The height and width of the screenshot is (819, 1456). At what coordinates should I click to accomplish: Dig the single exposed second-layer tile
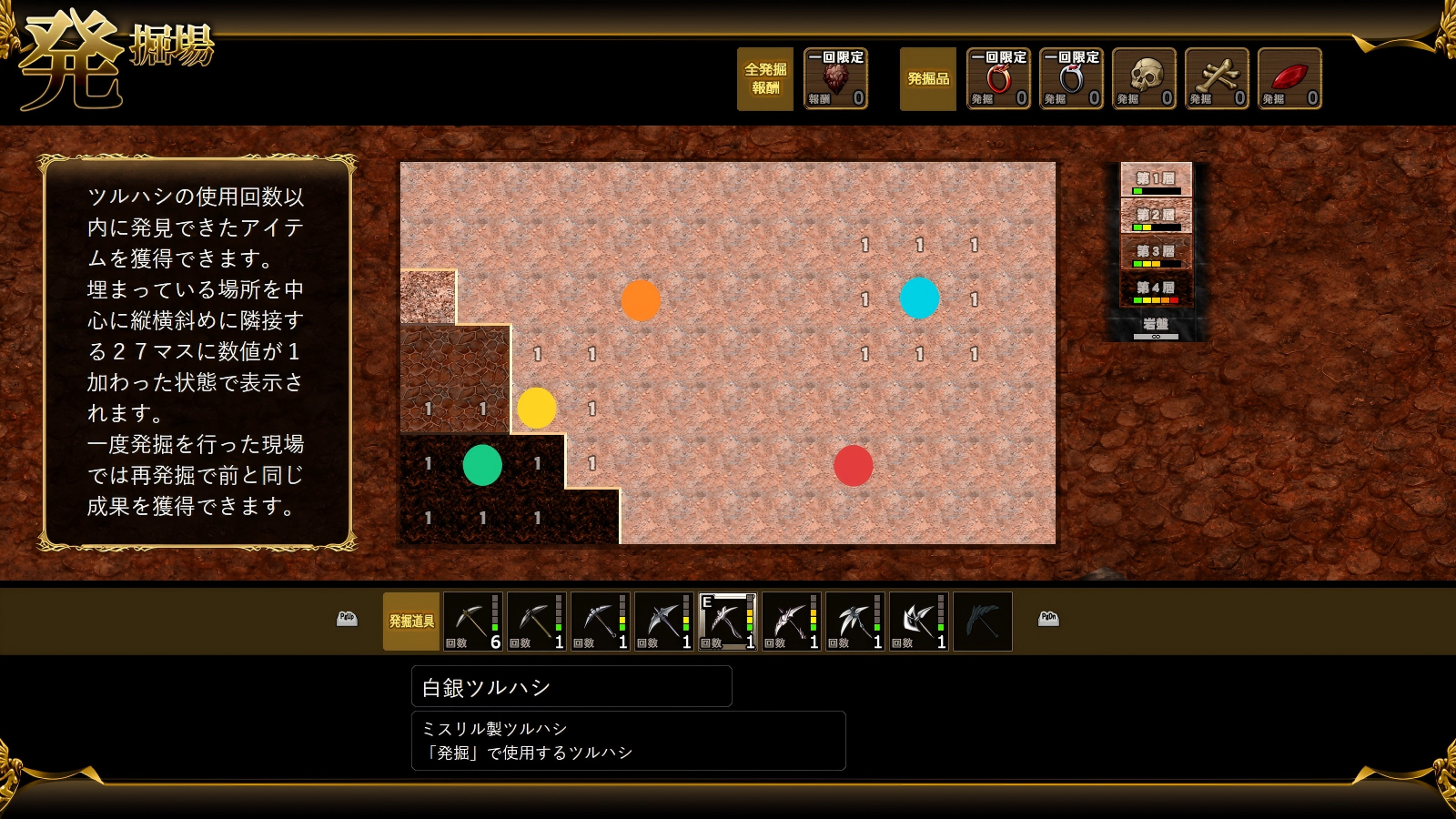point(428,298)
